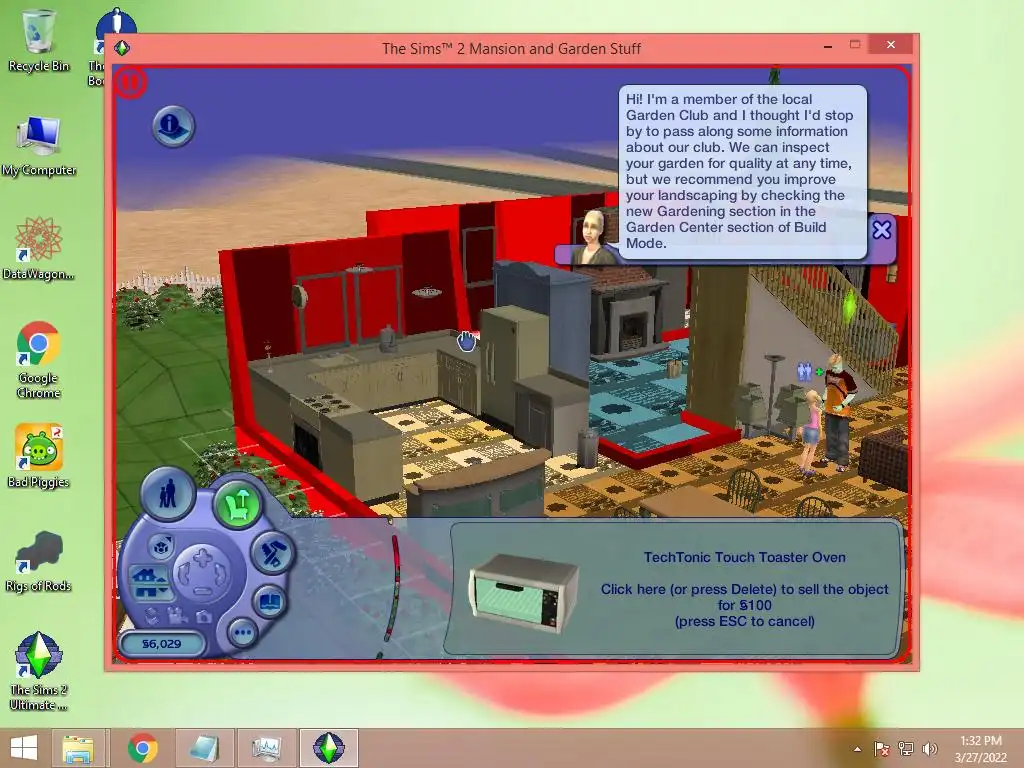Rotate the camera view left
The width and height of the screenshot is (1024, 768).
184,575
